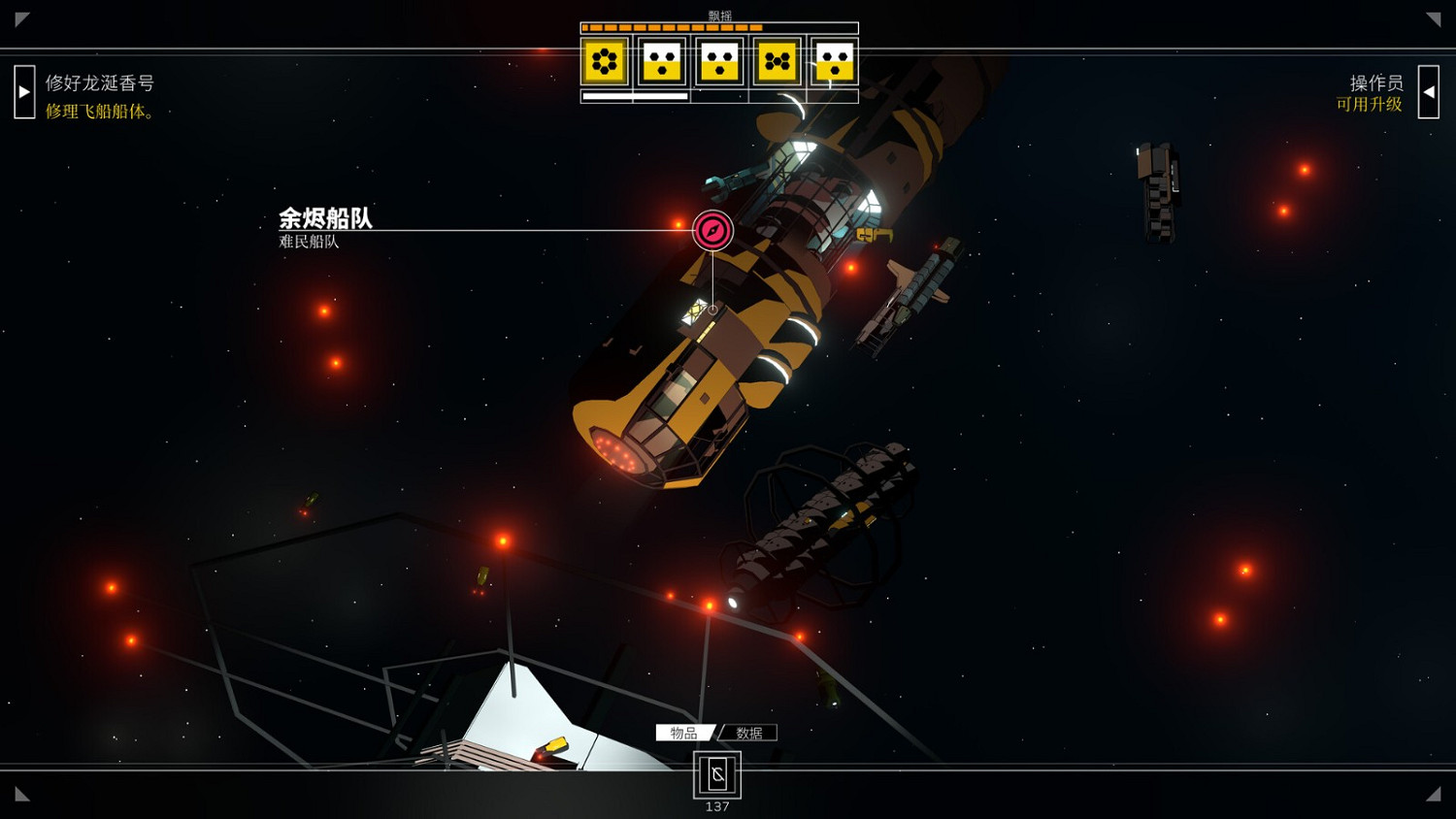Screen dimensions: 1456x819
Task: Click the arrow icon beside 操作员 panel
Action: pyautogui.click(x=1431, y=90)
